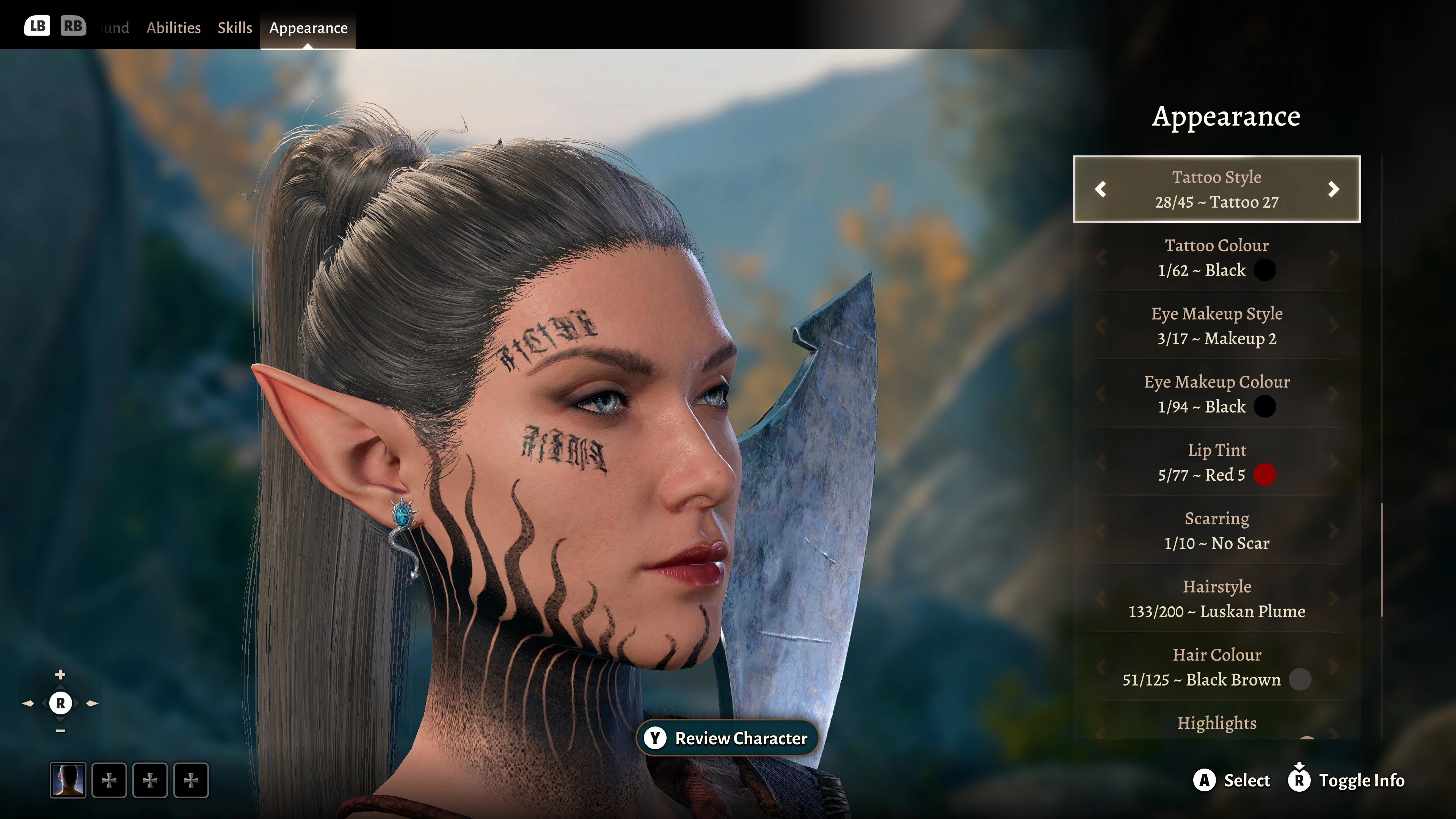Go back to previous Tattoo Style
This screenshot has height=819, width=1456.
pyautogui.click(x=1100, y=189)
